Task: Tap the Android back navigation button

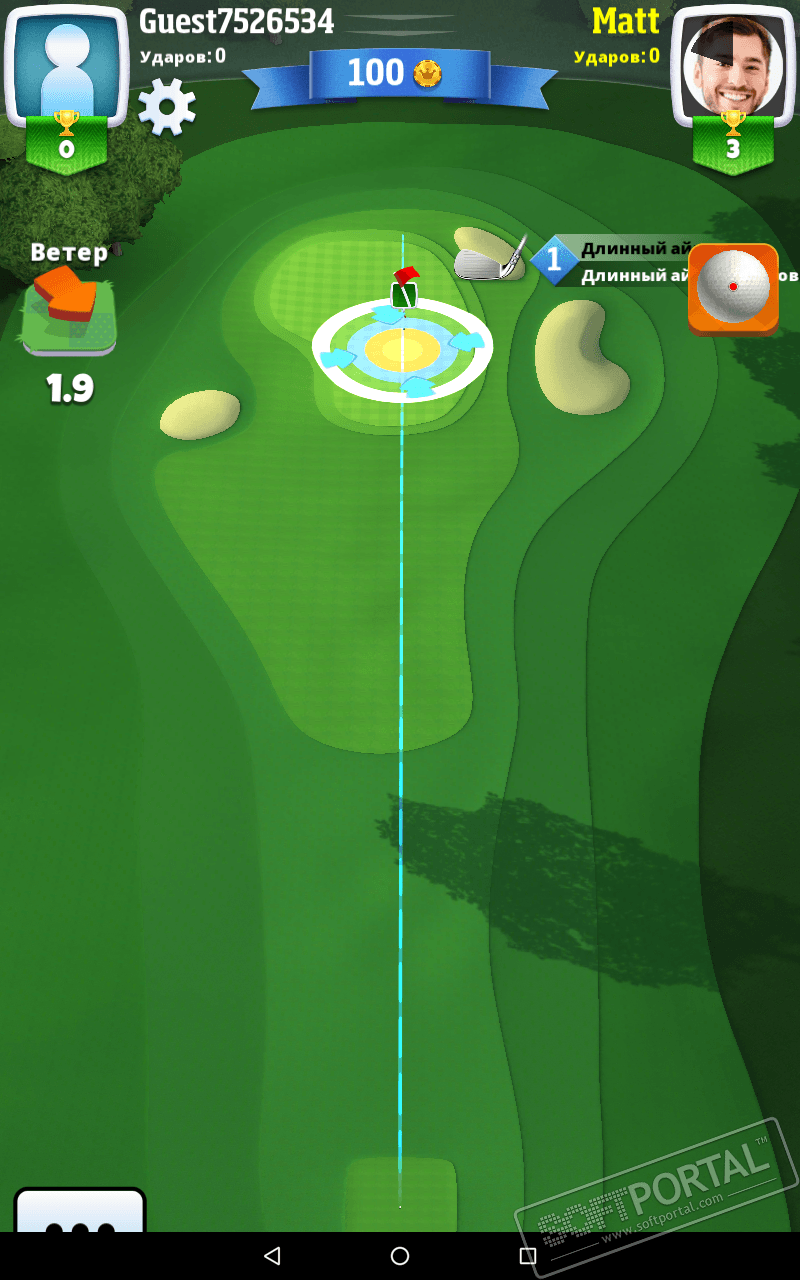Action: click(x=272, y=1256)
